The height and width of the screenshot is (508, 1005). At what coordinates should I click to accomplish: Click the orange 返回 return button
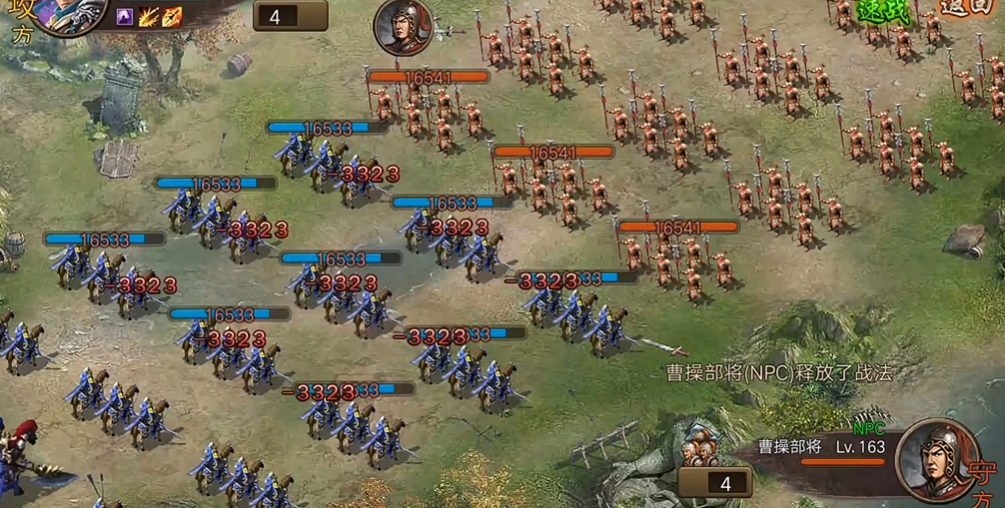(965, 10)
